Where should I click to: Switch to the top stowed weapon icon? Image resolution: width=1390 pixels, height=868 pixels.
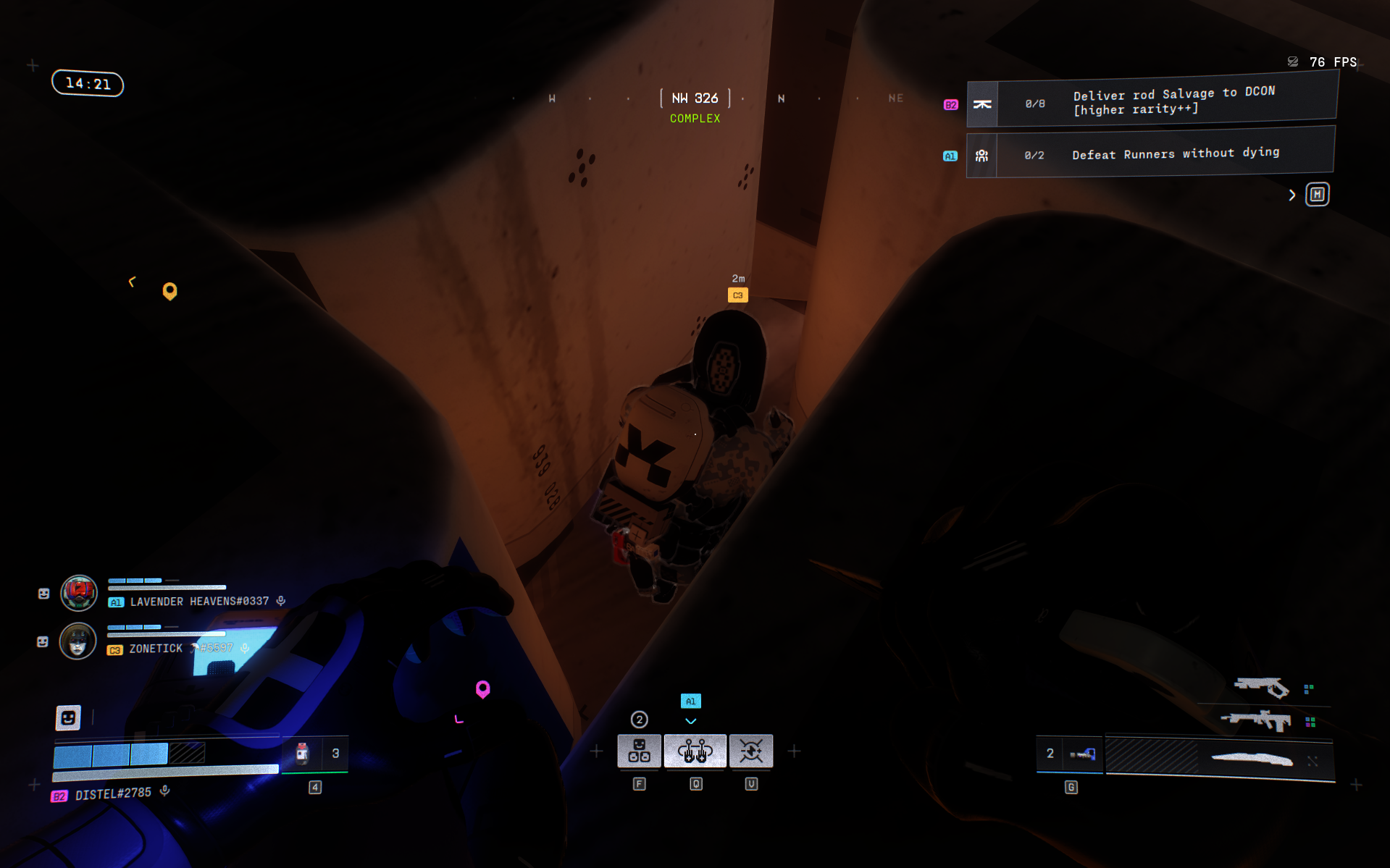coord(1261,686)
